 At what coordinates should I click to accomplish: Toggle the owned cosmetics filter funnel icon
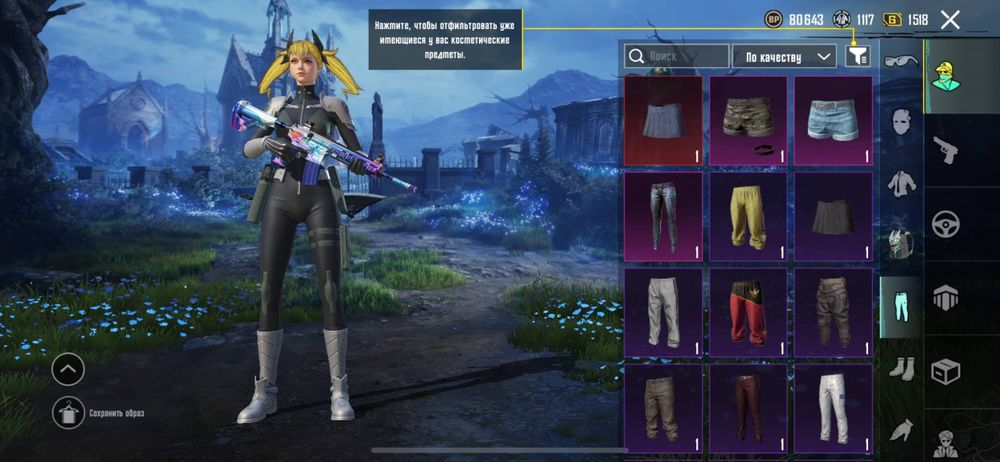pos(857,57)
